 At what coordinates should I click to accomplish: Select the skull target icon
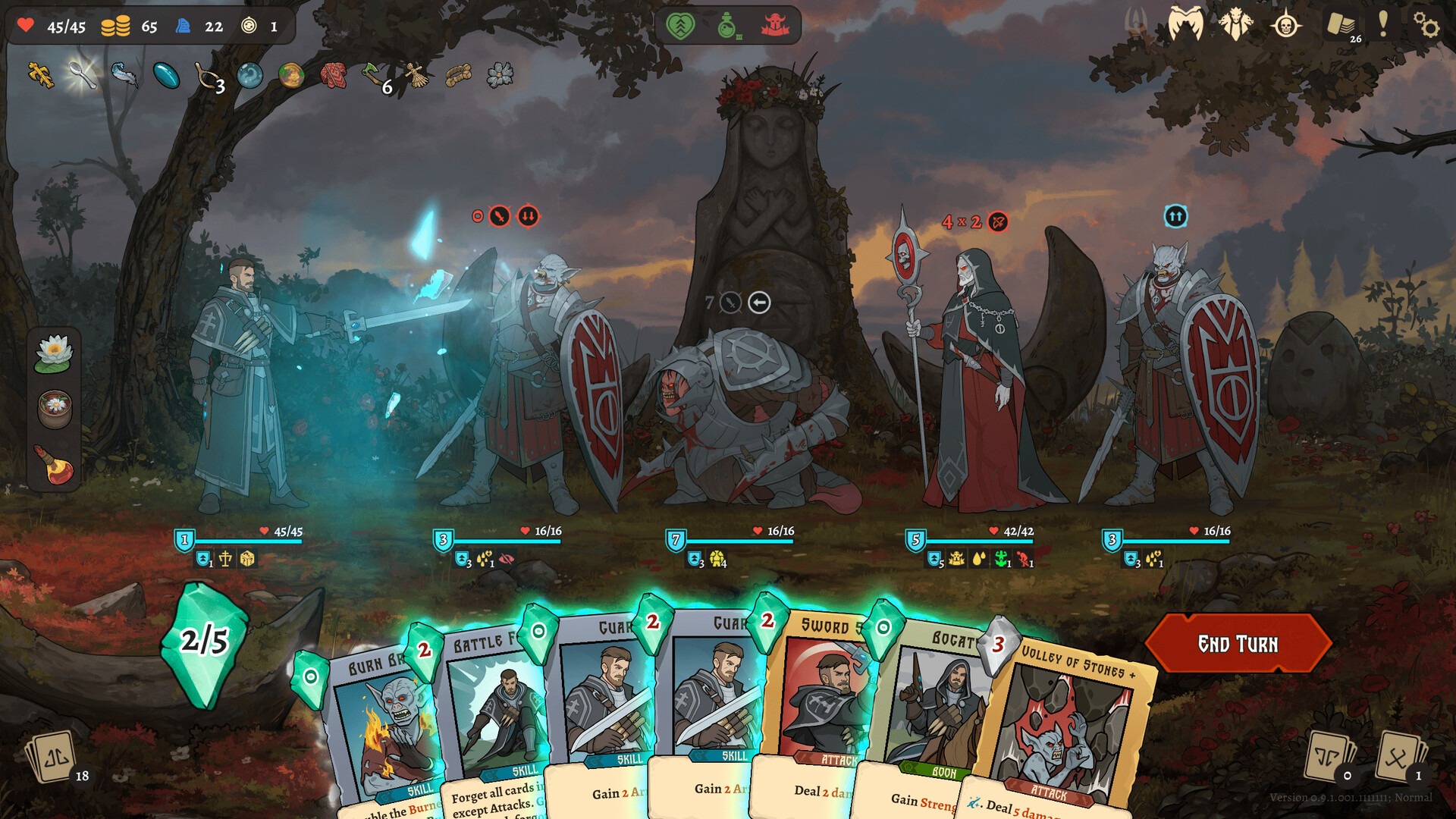click(x=1285, y=26)
